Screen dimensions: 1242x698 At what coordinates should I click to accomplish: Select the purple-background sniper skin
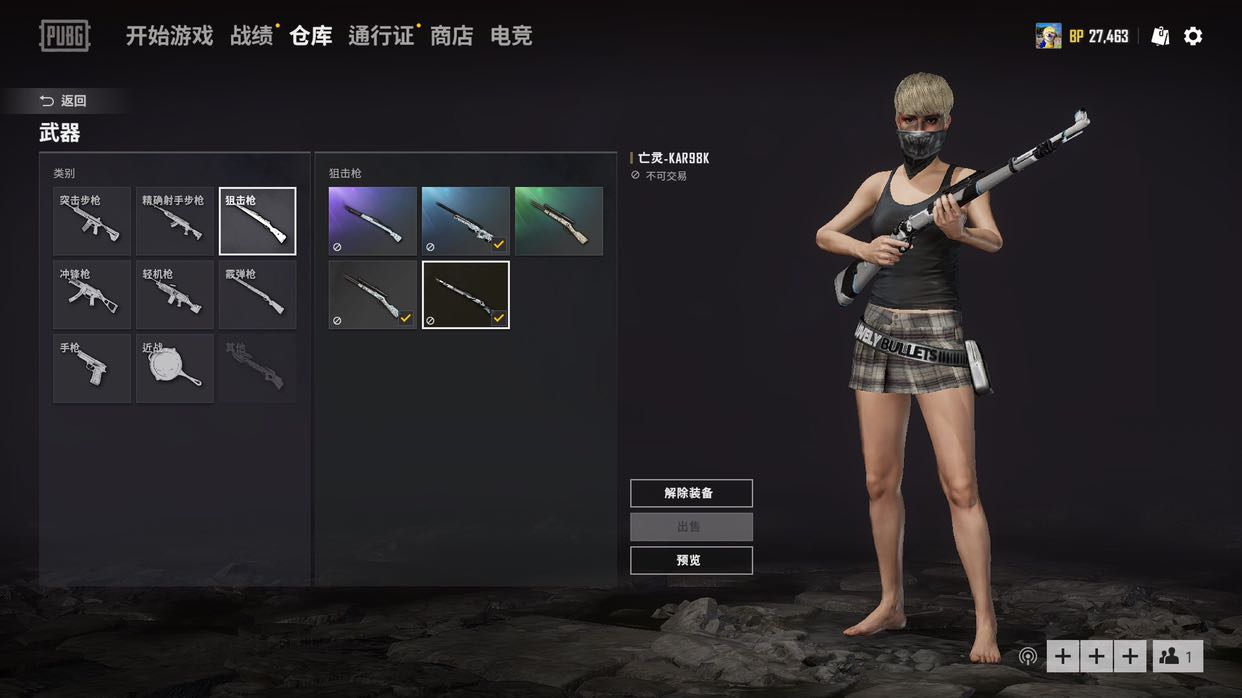tap(373, 221)
